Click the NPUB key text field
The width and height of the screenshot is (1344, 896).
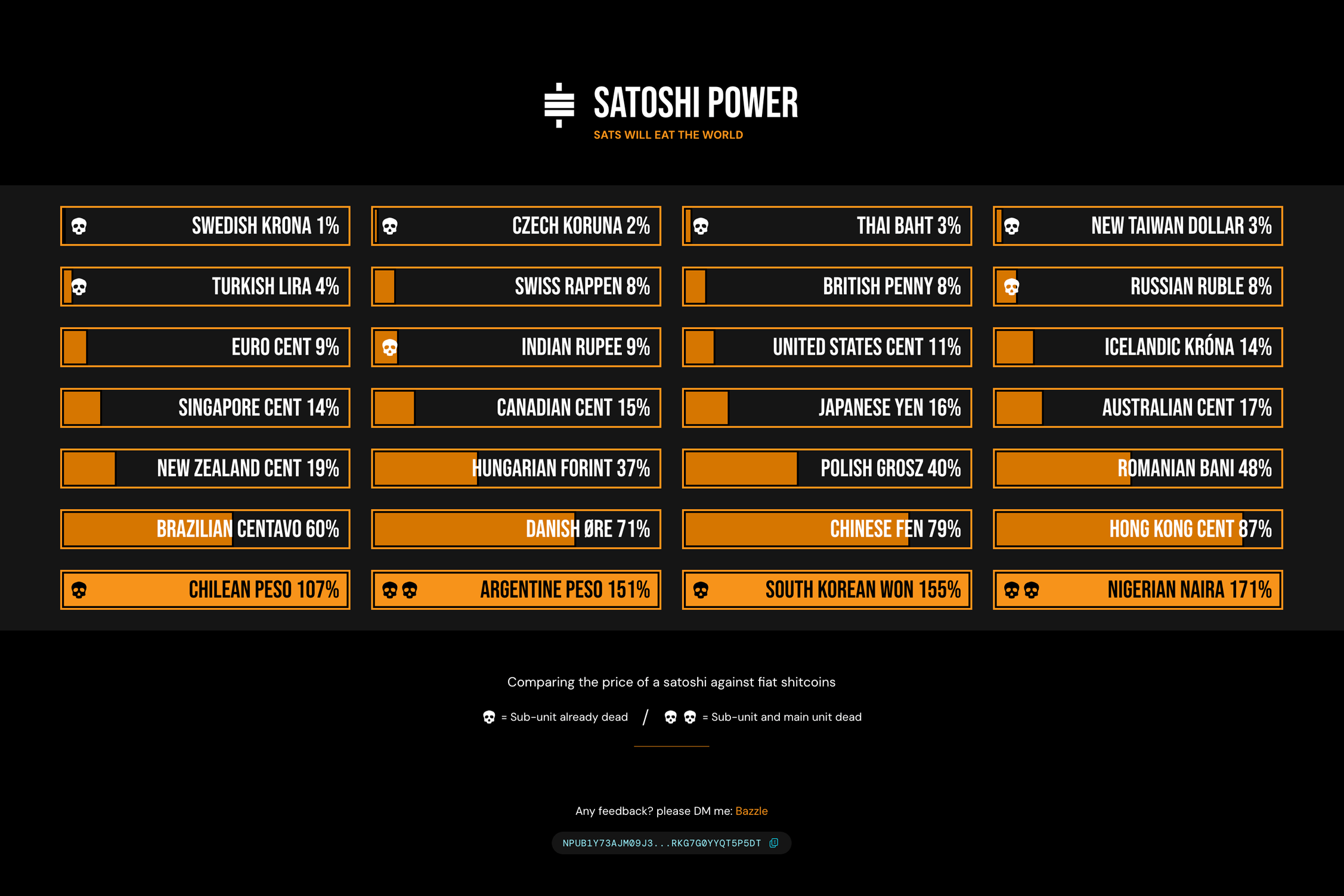pyautogui.click(x=662, y=843)
